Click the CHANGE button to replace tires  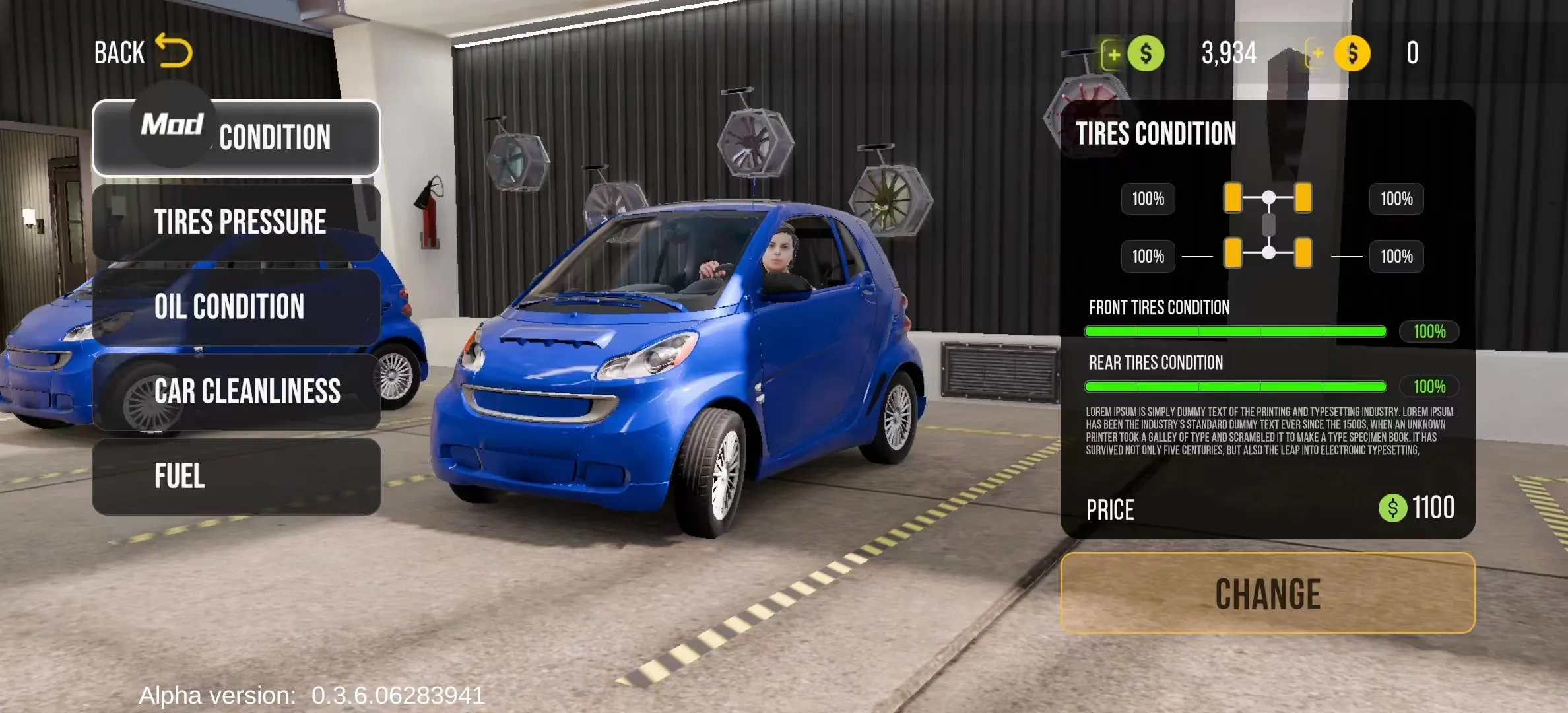point(1267,593)
